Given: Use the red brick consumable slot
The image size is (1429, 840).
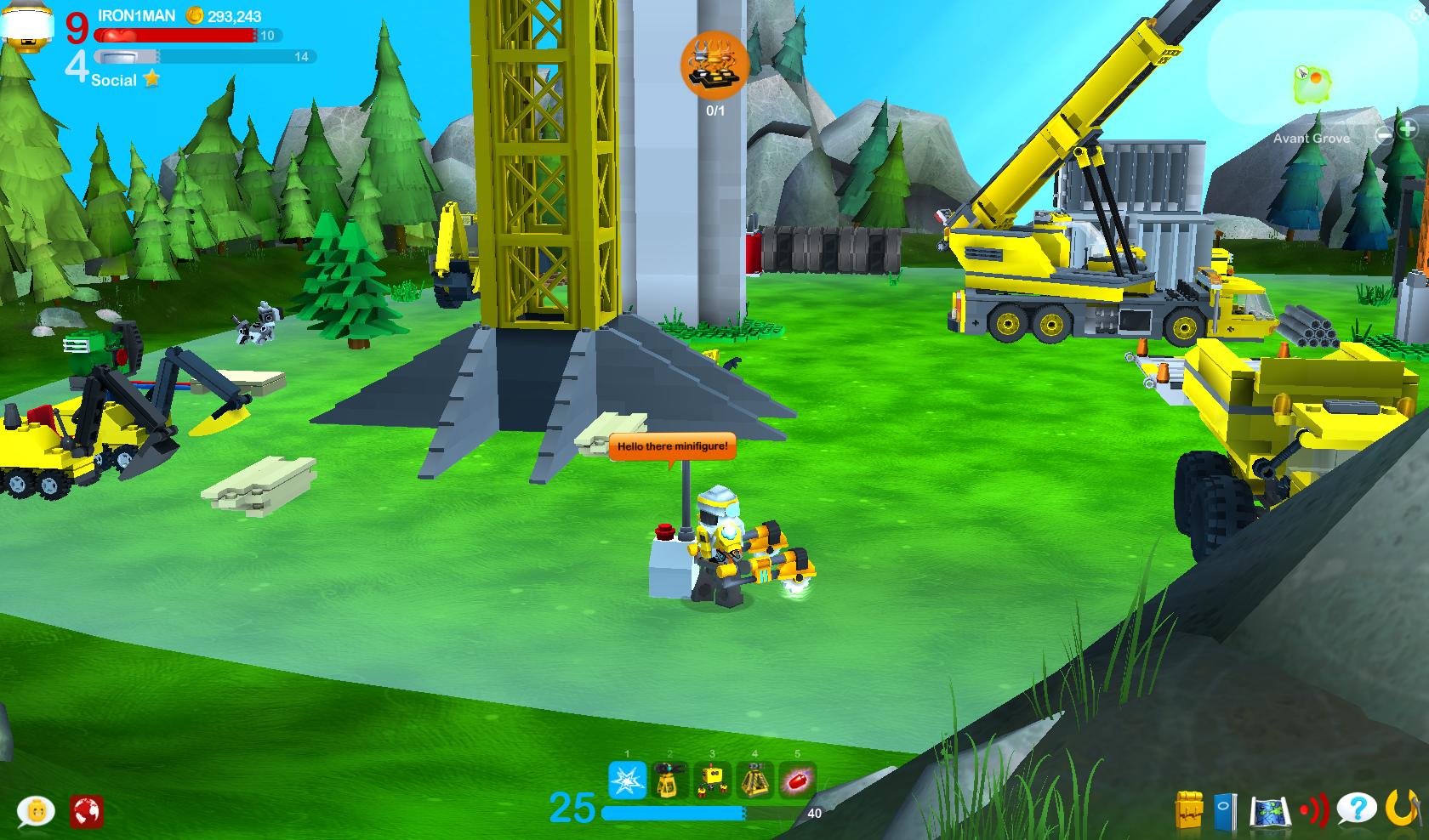Looking at the screenshot, I should pos(797,780).
